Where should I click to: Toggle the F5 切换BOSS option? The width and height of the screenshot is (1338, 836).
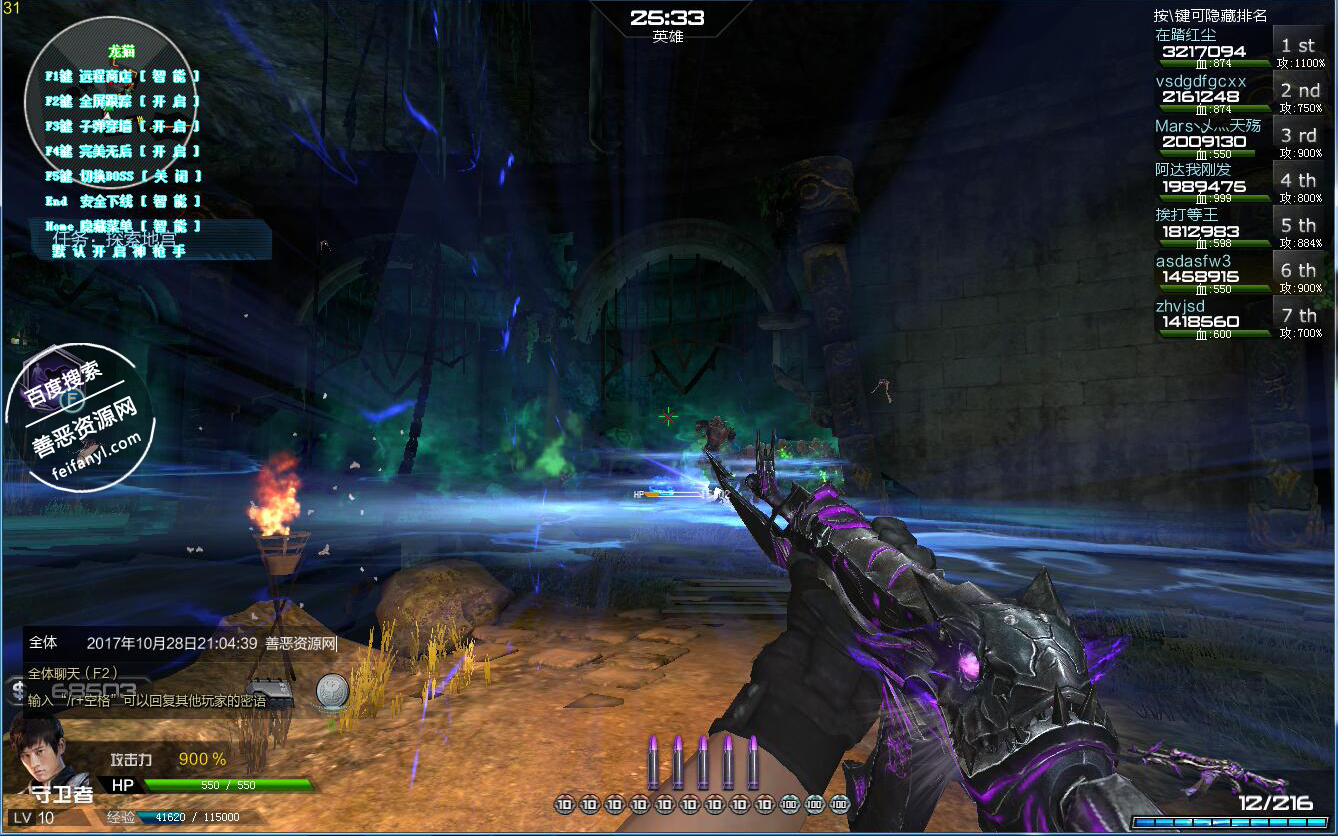(x=123, y=176)
